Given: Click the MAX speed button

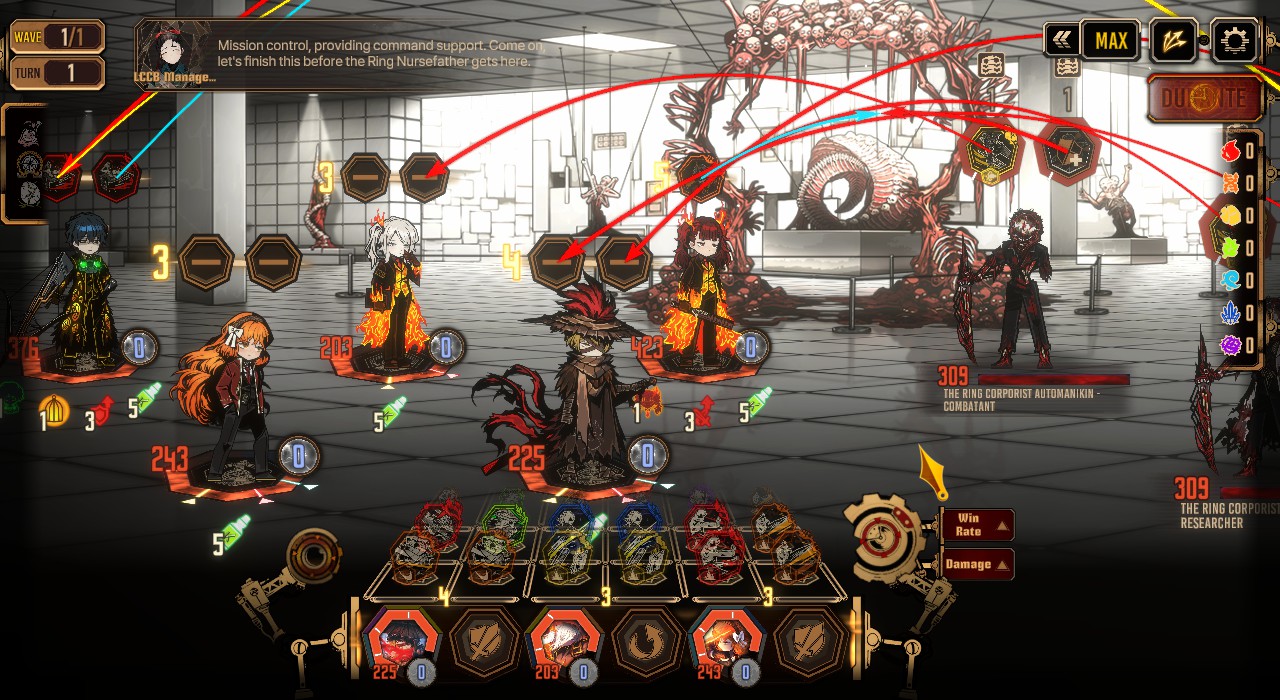Looking at the screenshot, I should click(x=1110, y=41).
